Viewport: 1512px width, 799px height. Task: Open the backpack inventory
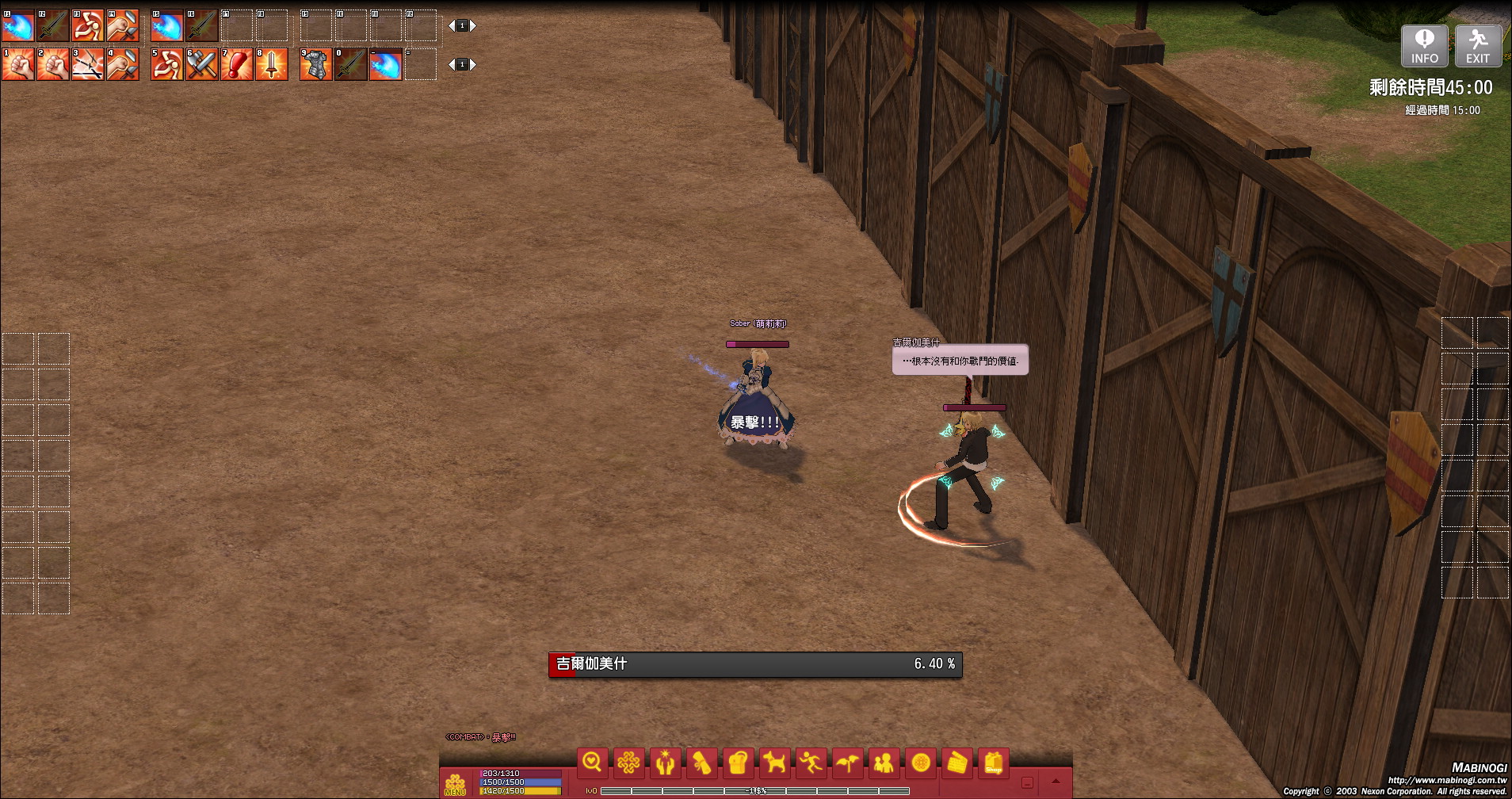pos(738,763)
